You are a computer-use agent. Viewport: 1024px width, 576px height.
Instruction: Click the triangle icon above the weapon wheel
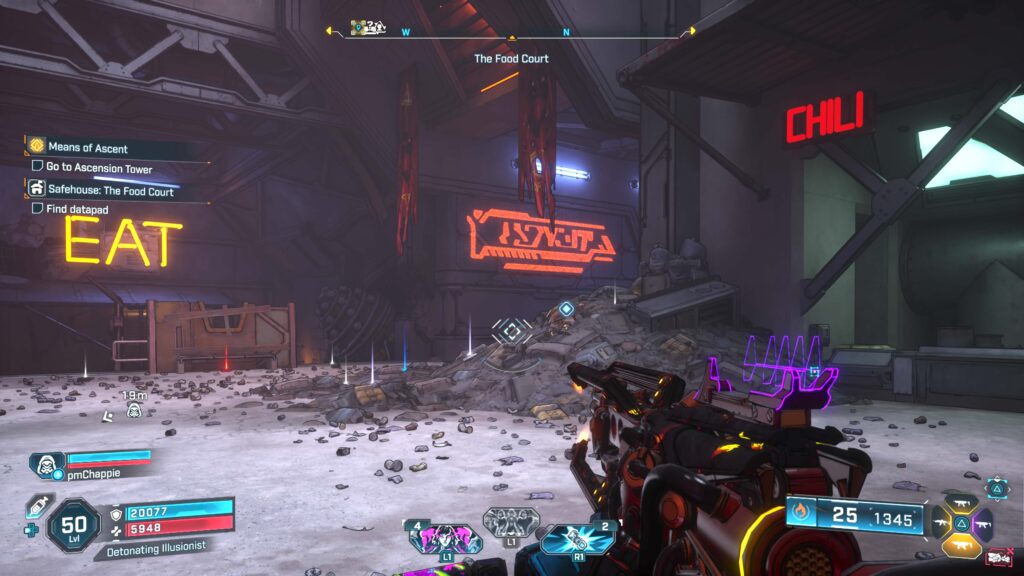[x=997, y=487]
